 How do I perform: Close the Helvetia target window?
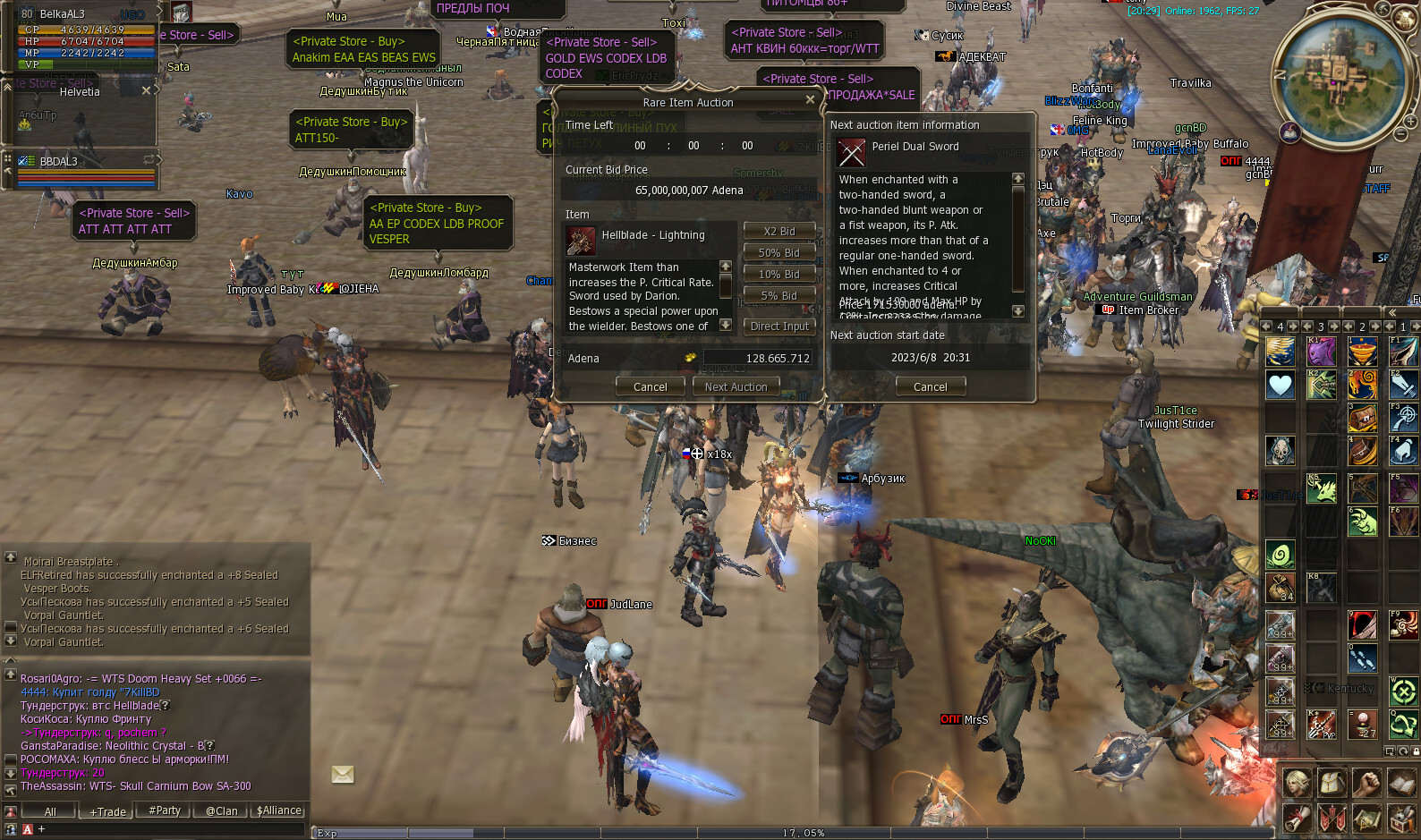(147, 90)
